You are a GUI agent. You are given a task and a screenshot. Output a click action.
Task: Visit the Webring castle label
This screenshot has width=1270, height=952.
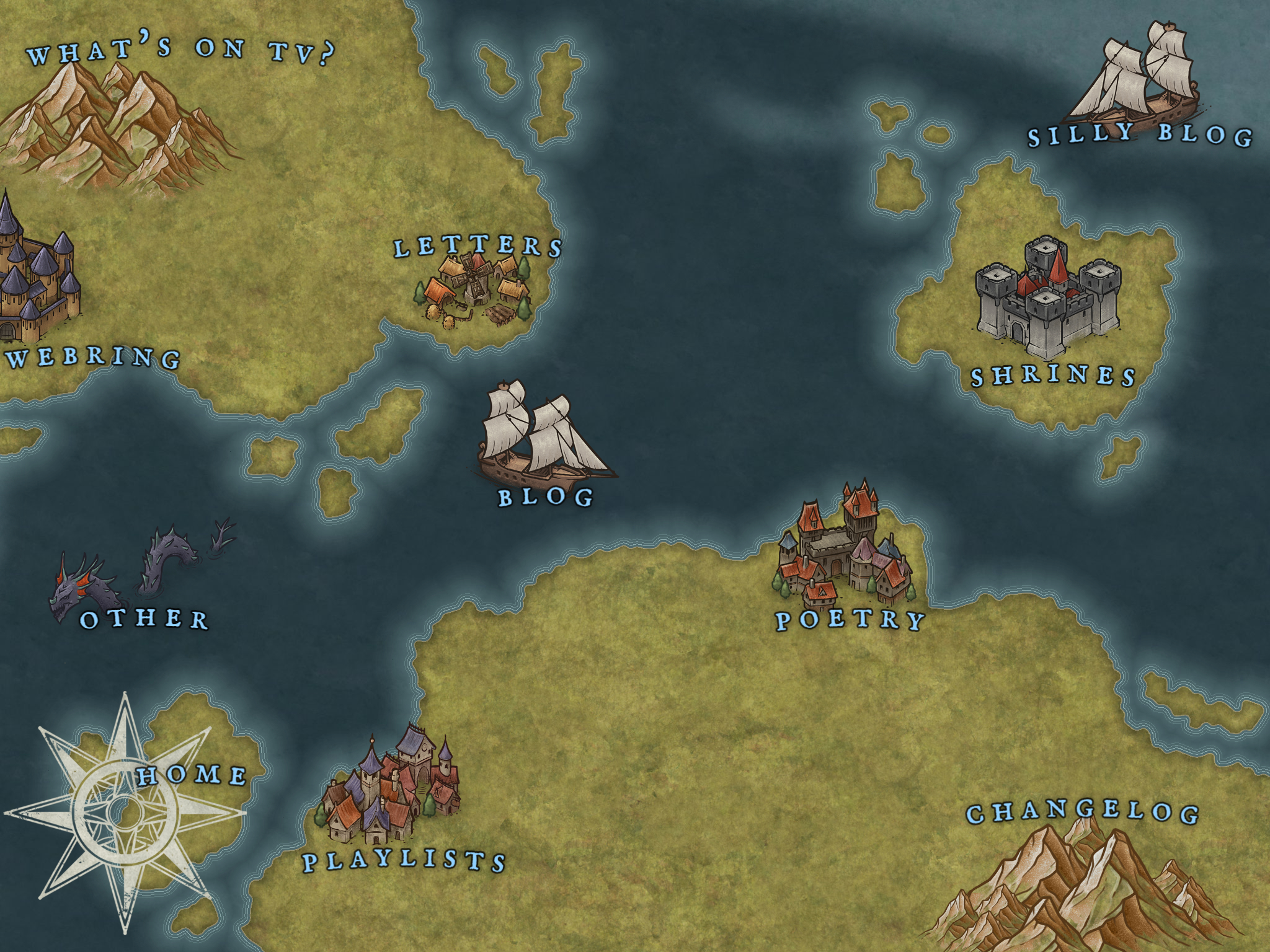[94, 358]
